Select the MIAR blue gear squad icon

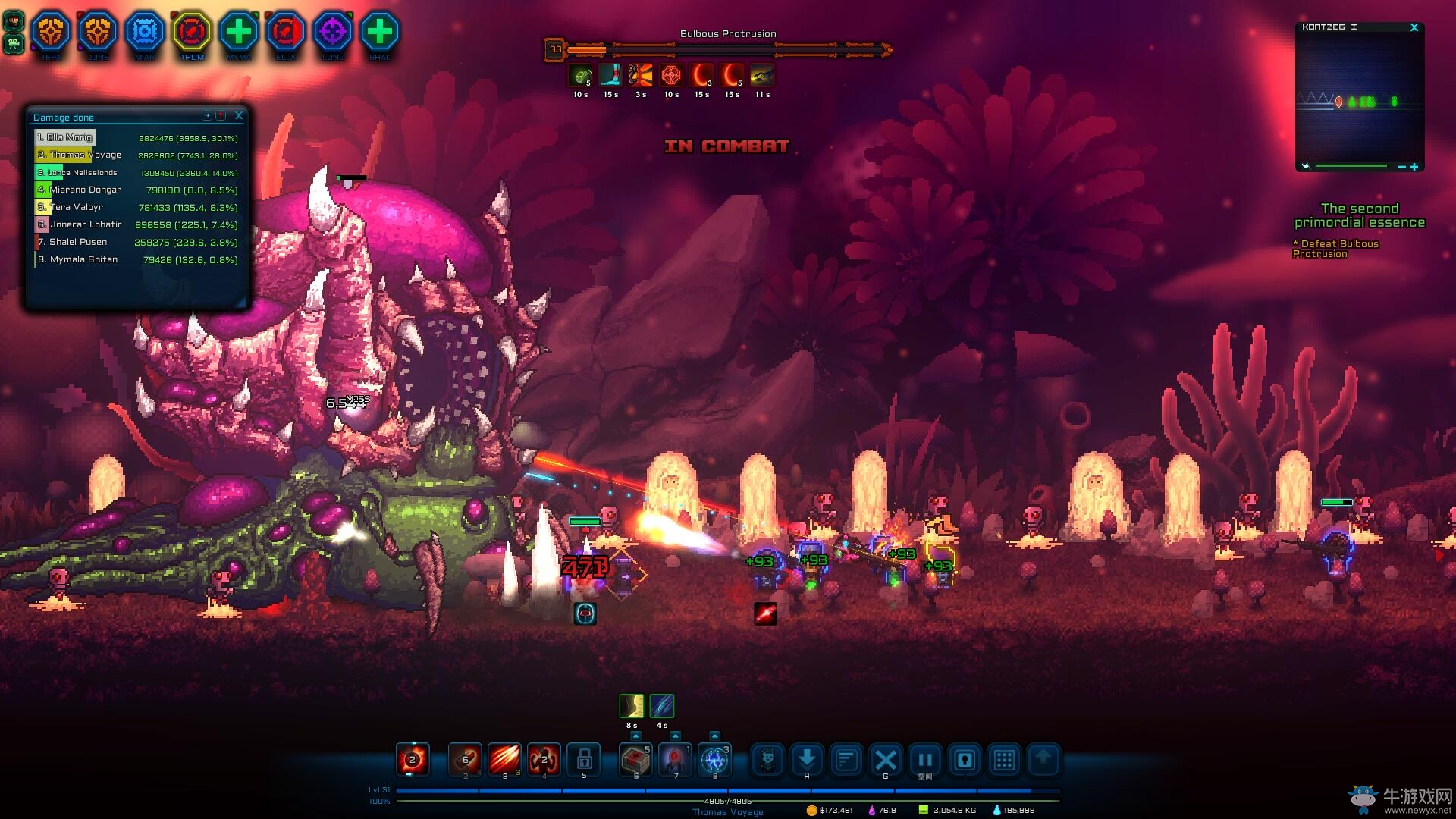145,33
